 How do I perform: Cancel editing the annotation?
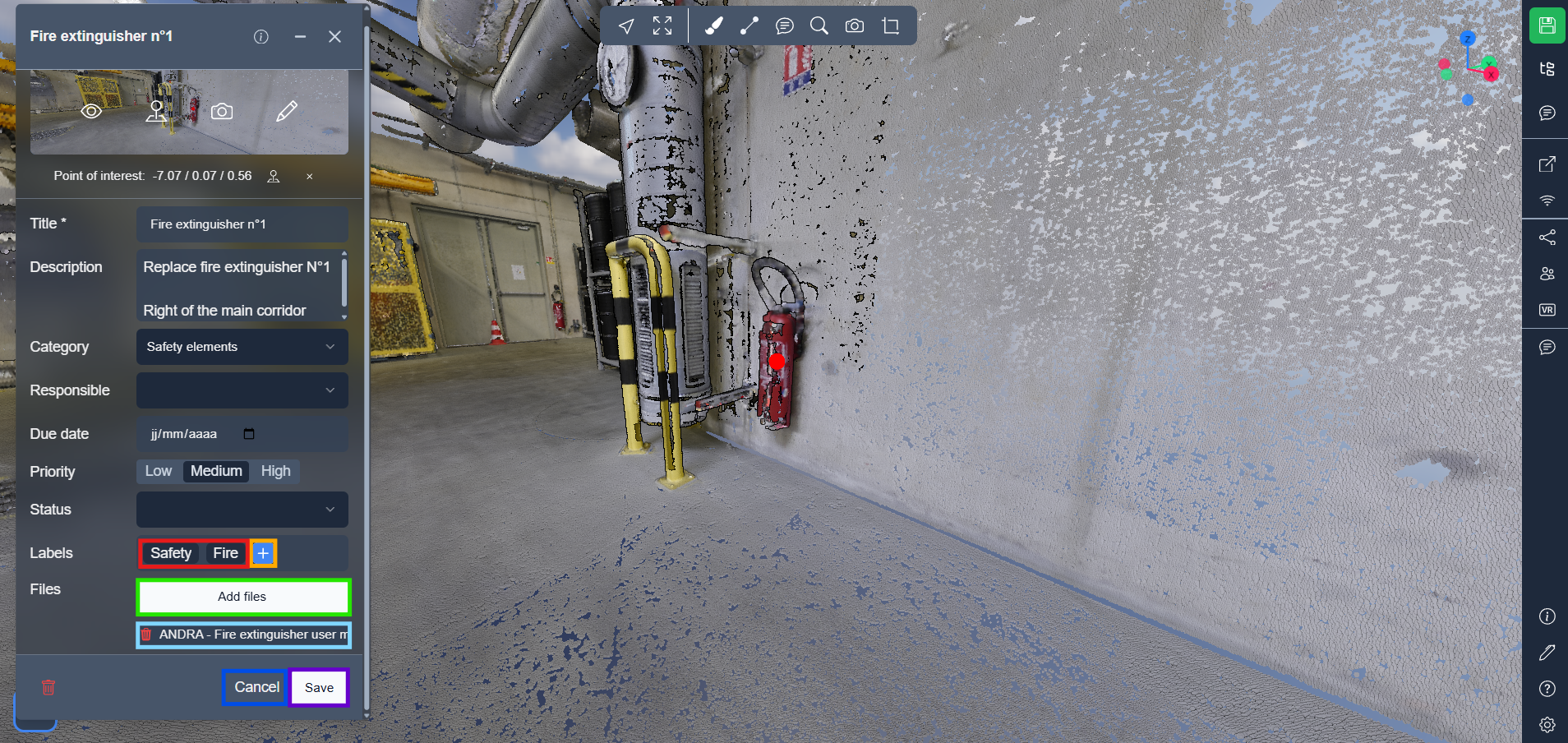pos(256,687)
